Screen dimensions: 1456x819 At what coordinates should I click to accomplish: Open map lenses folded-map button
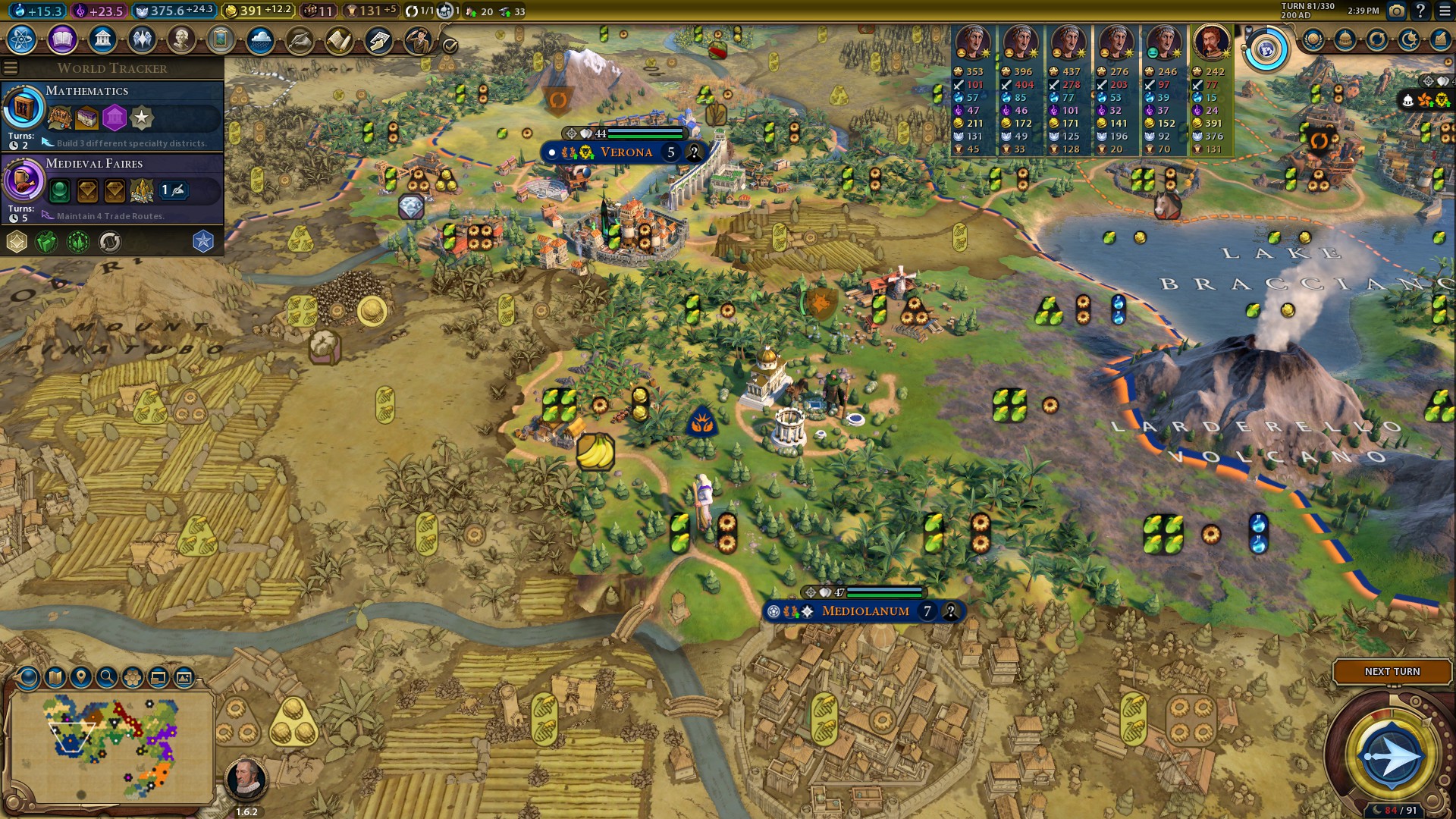pos(55,677)
